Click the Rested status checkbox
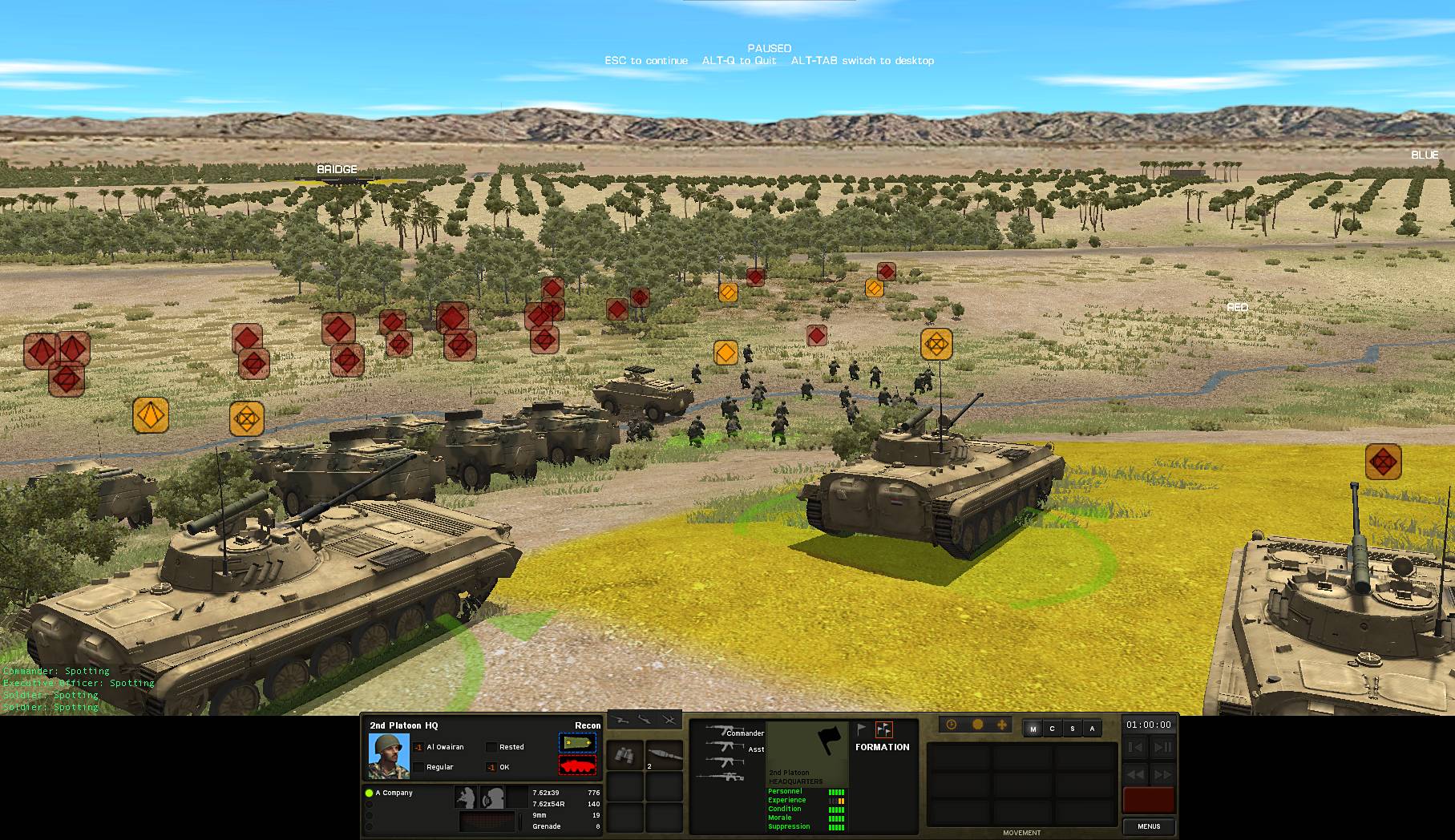This screenshot has height=840, width=1455. [491, 746]
